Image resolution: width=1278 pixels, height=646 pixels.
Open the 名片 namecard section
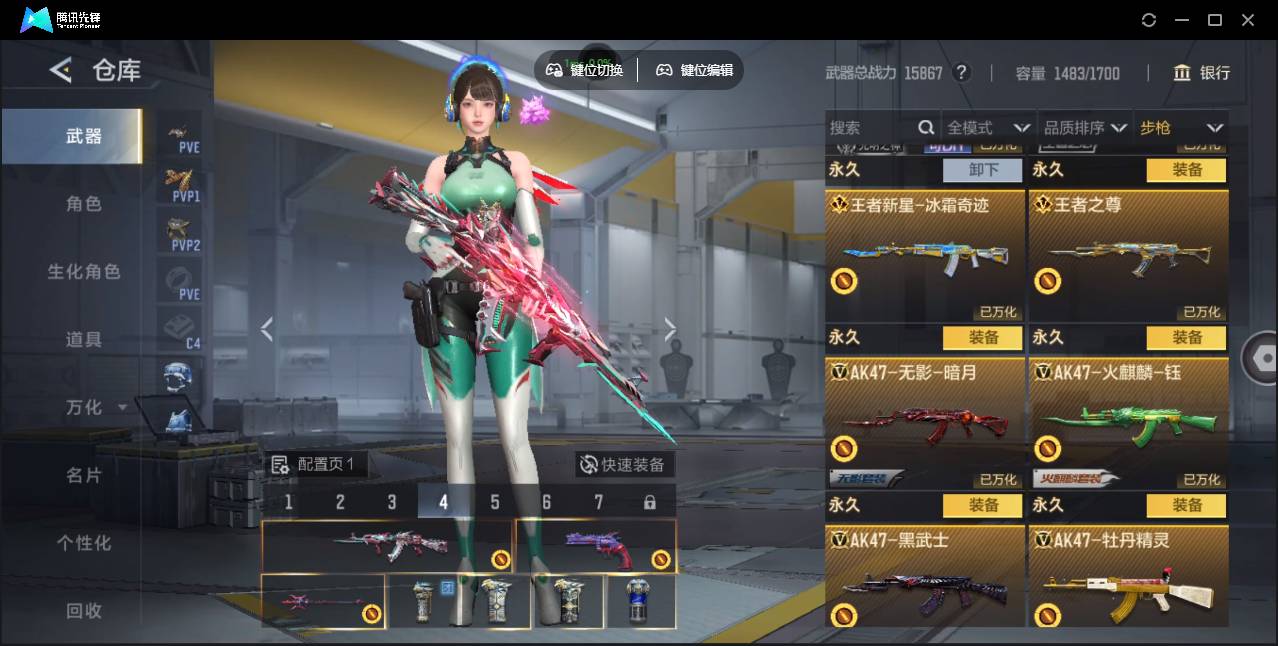coord(84,476)
